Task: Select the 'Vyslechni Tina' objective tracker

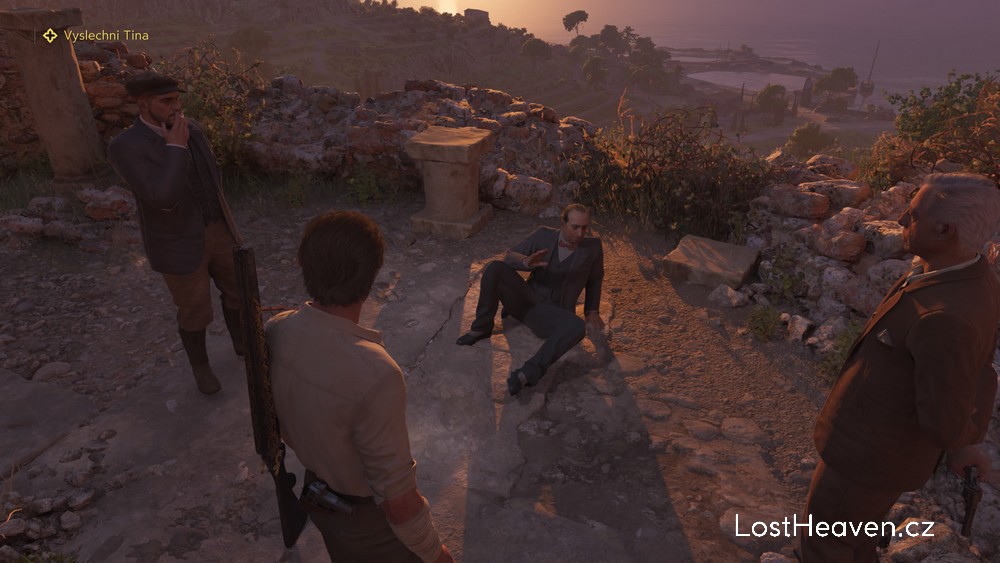Action: point(96,36)
